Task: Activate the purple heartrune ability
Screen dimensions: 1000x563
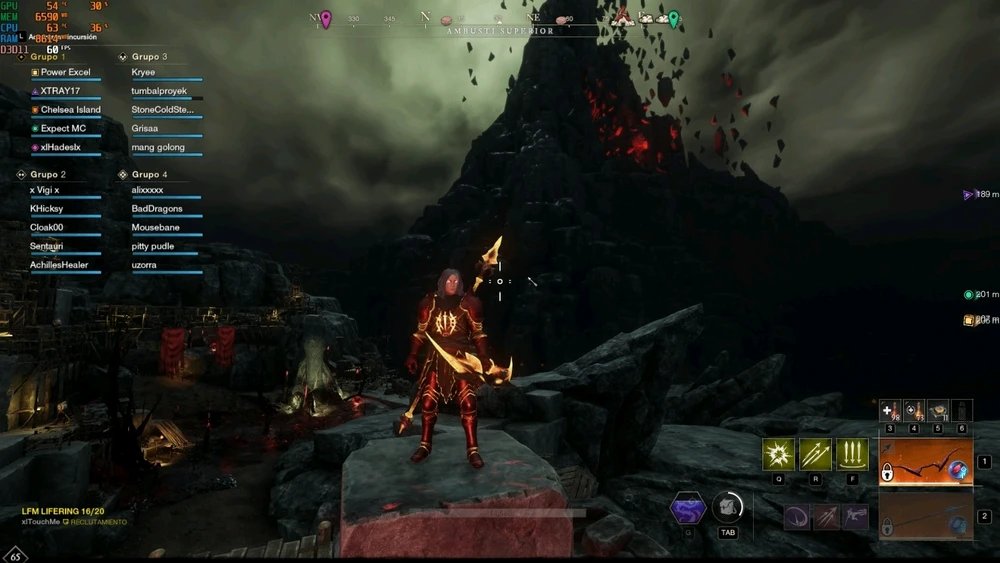Action: pyautogui.click(x=688, y=508)
